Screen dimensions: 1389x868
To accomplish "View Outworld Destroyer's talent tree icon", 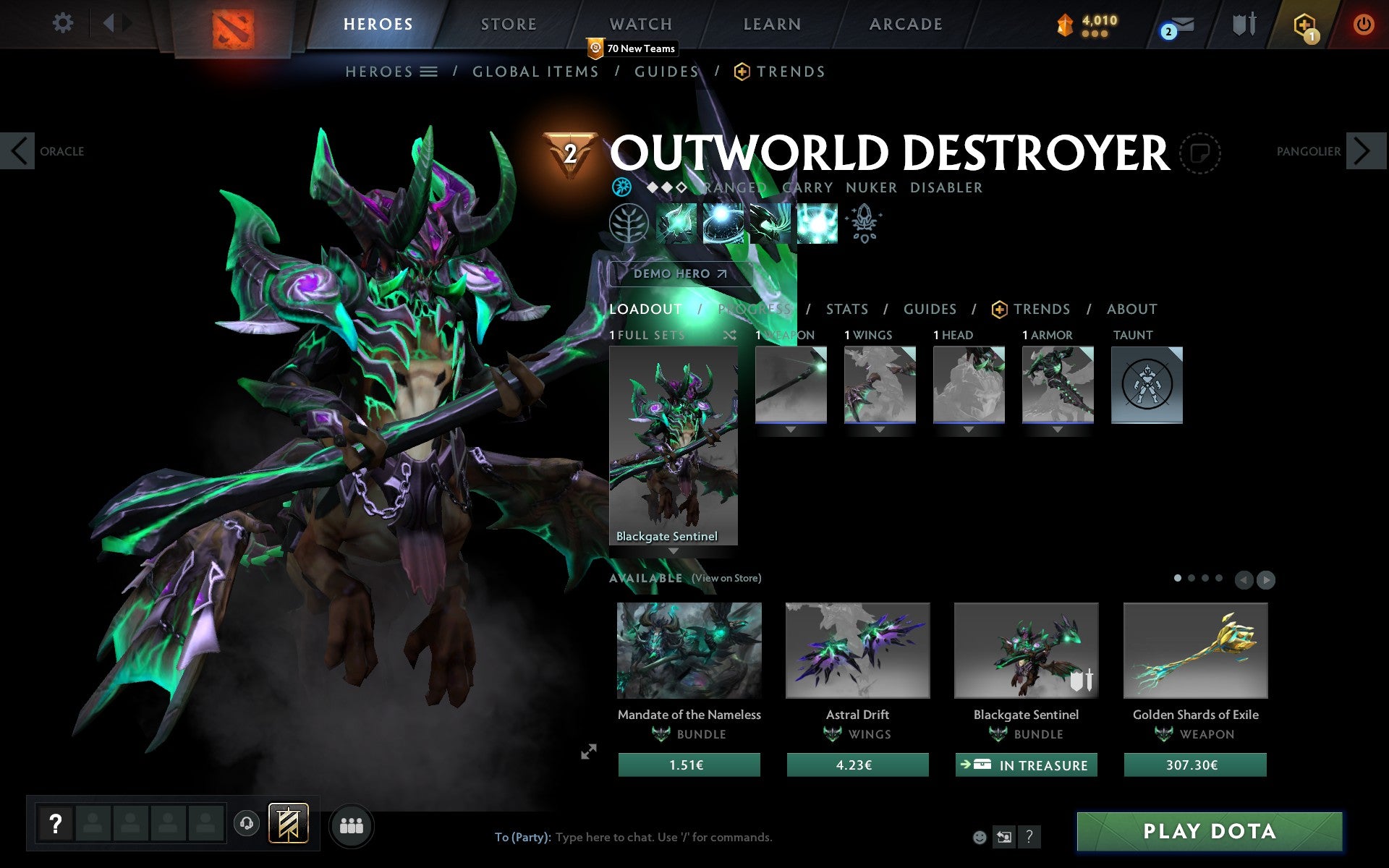I will (630, 223).
